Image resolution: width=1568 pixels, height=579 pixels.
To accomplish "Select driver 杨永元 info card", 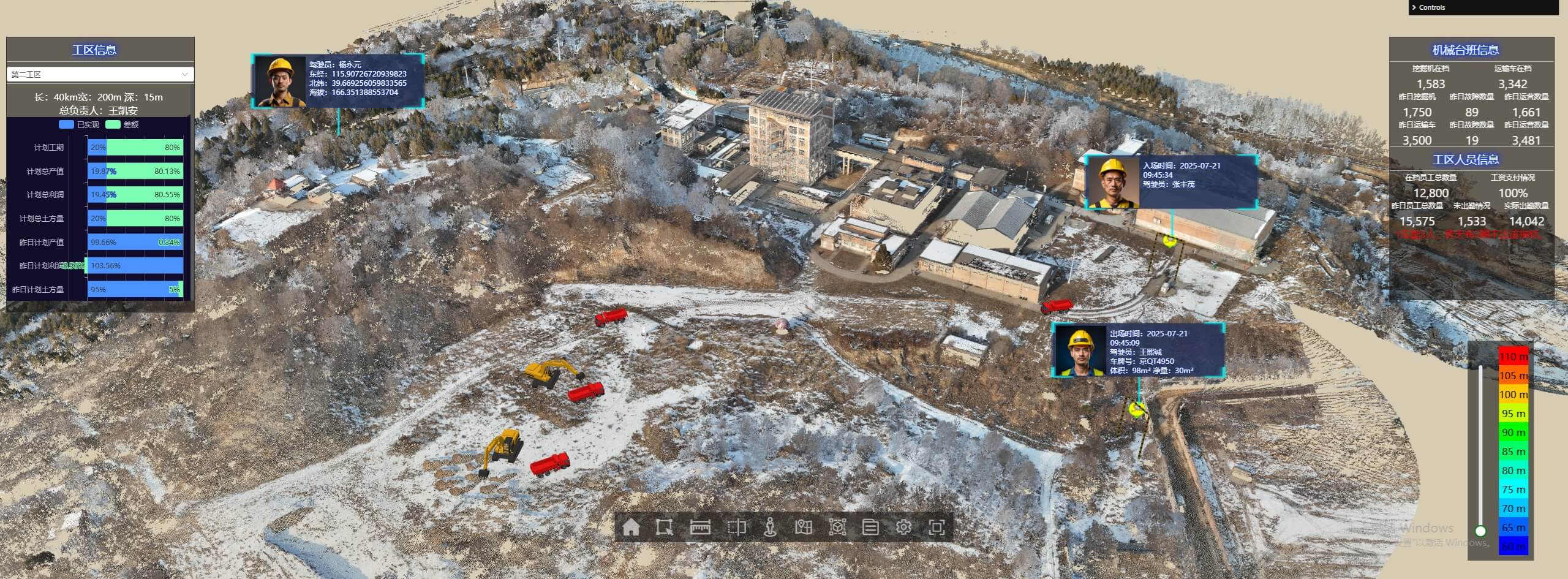I will coord(337,81).
